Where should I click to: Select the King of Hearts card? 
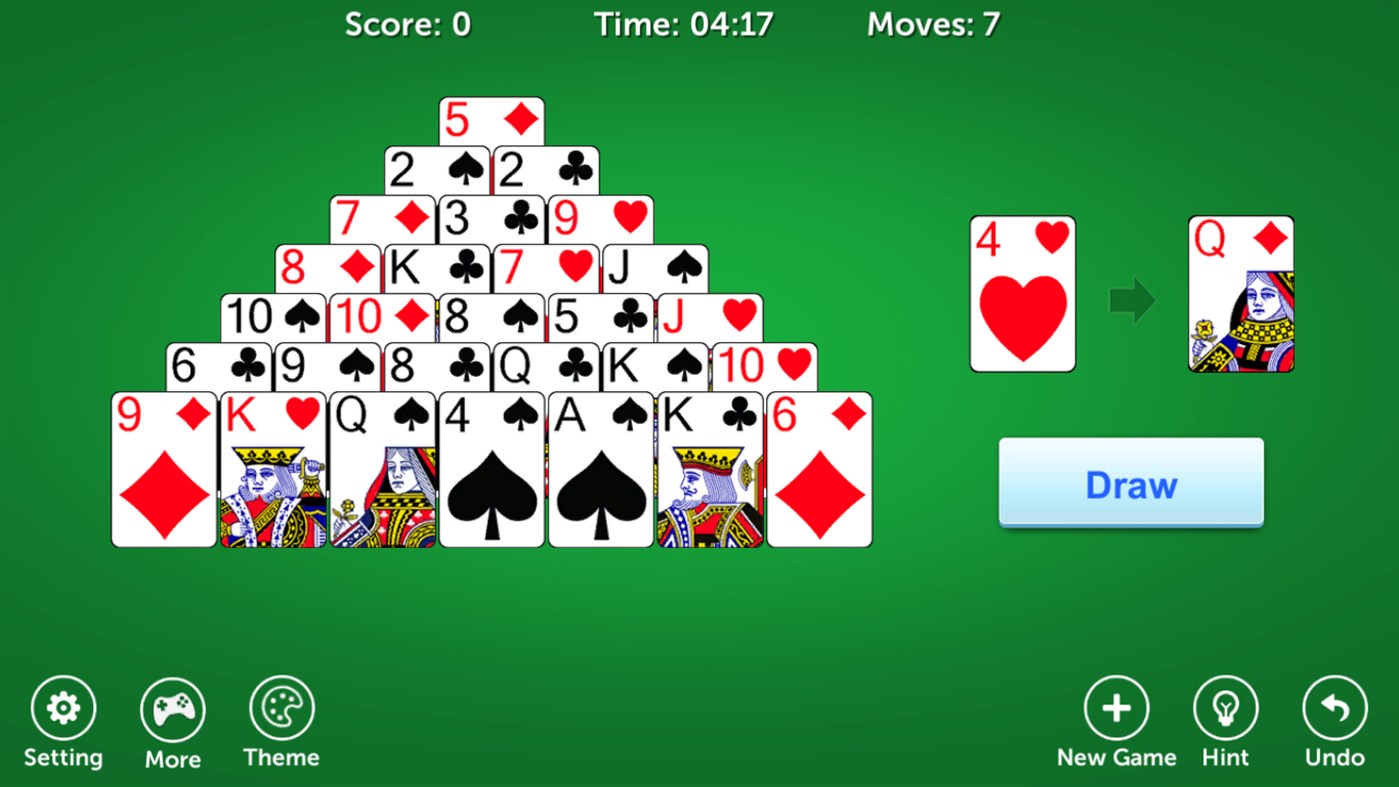[x=273, y=468]
